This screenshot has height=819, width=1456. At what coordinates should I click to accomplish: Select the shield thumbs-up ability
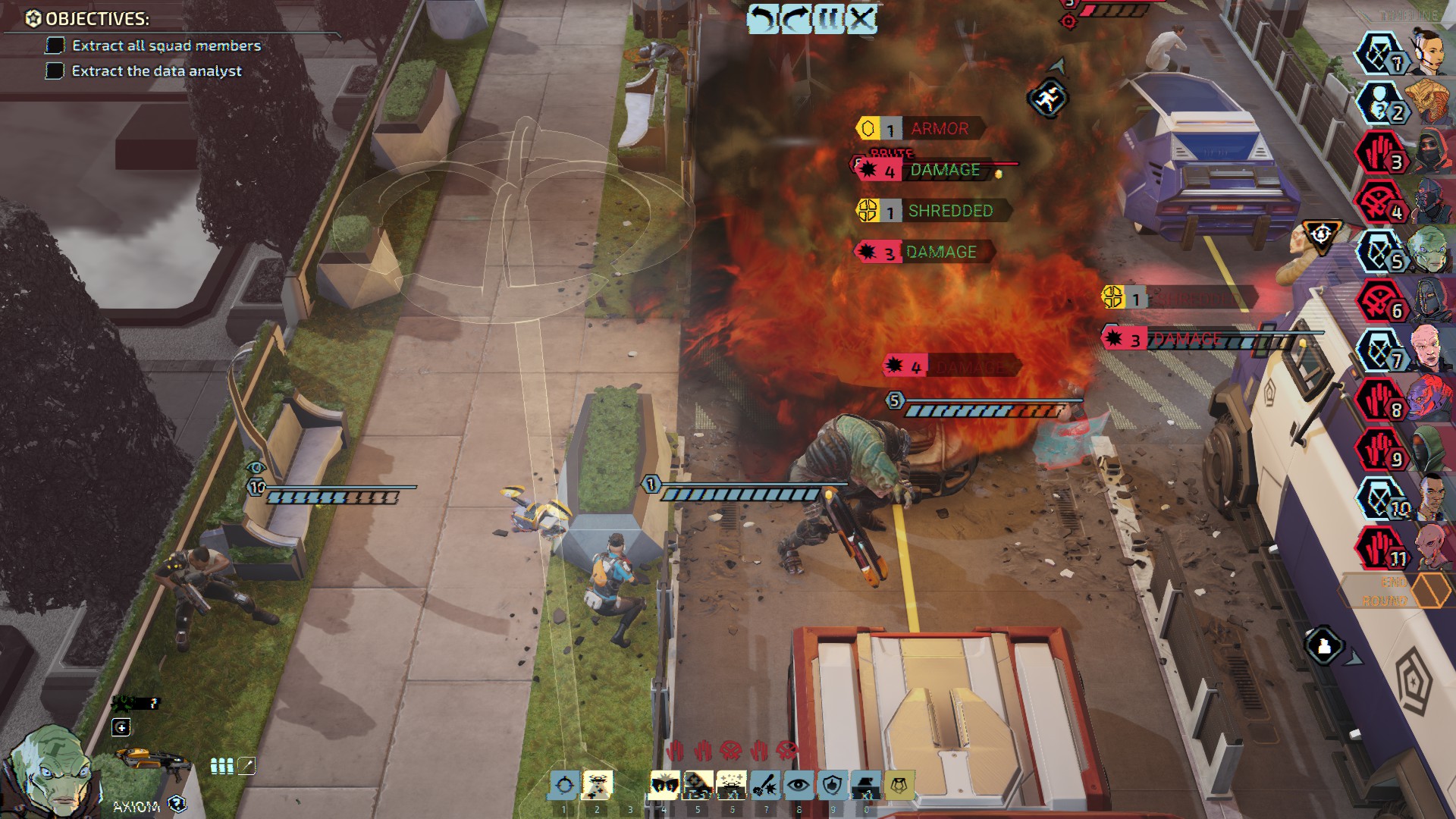[832, 786]
